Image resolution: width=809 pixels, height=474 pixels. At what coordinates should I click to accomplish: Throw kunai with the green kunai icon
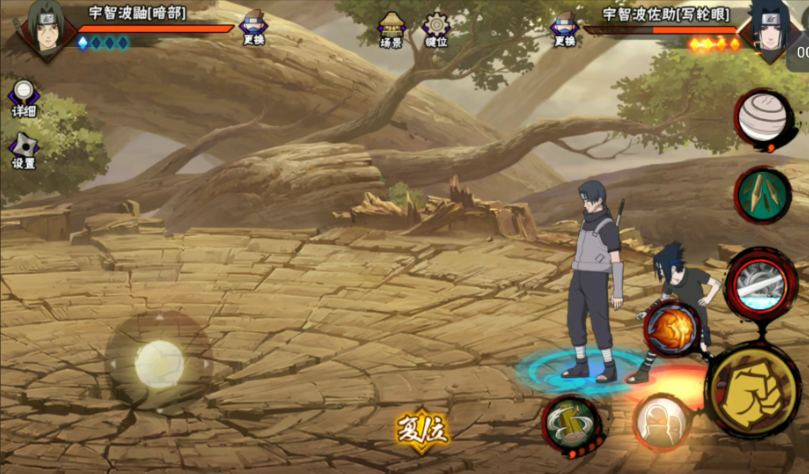coord(763,194)
